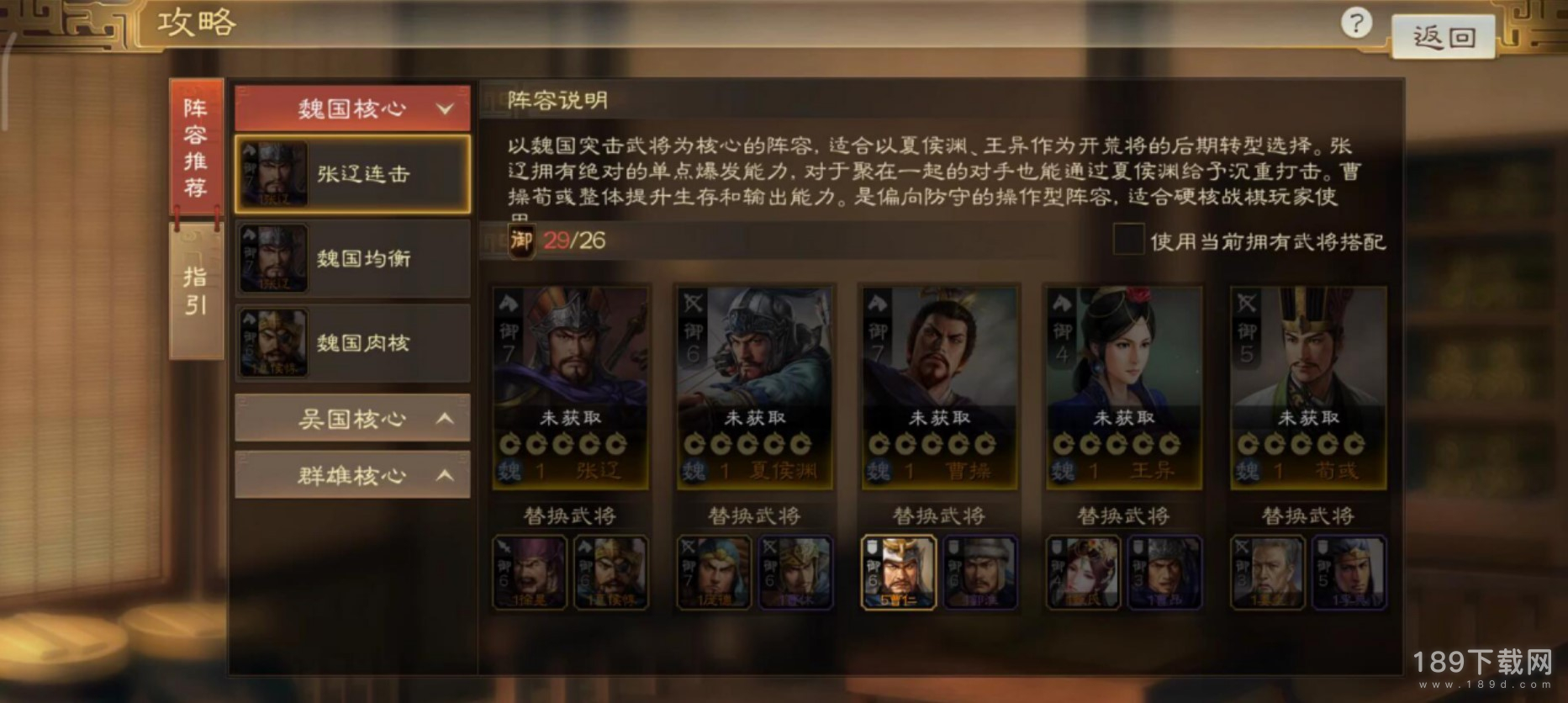Select the 荀彧 general card
This screenshot has width=1568, height=703.
point(1307,387)
